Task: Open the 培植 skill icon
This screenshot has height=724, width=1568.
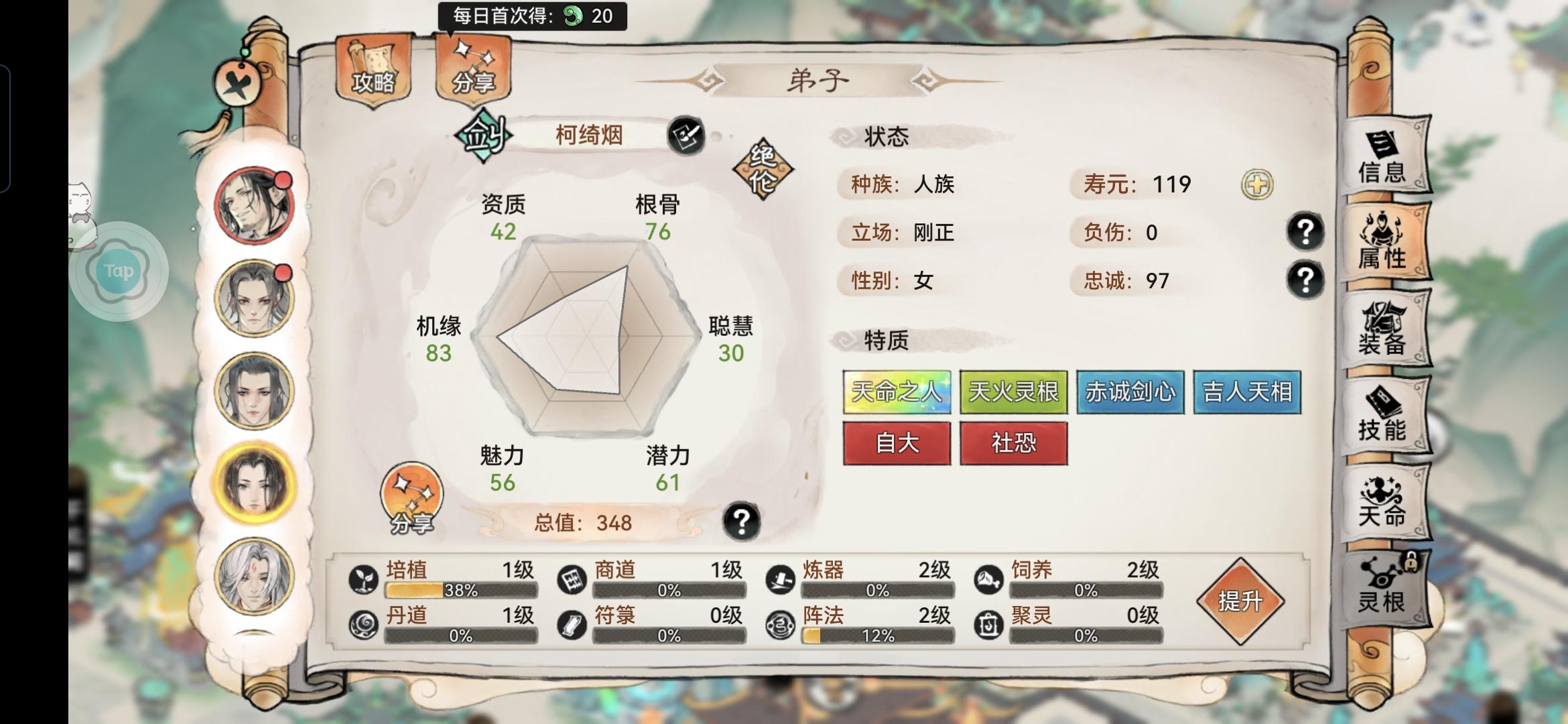Action: point(363,578)
